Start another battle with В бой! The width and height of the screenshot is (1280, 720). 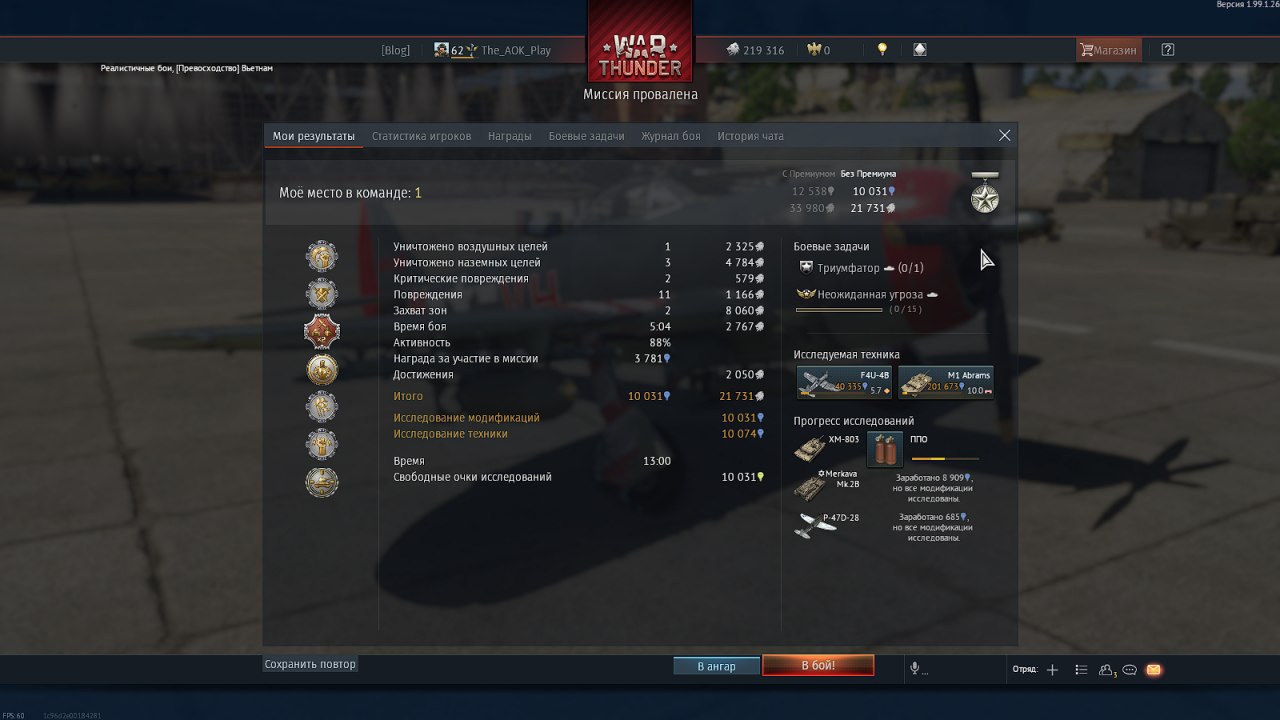click(x=818, y=666)
